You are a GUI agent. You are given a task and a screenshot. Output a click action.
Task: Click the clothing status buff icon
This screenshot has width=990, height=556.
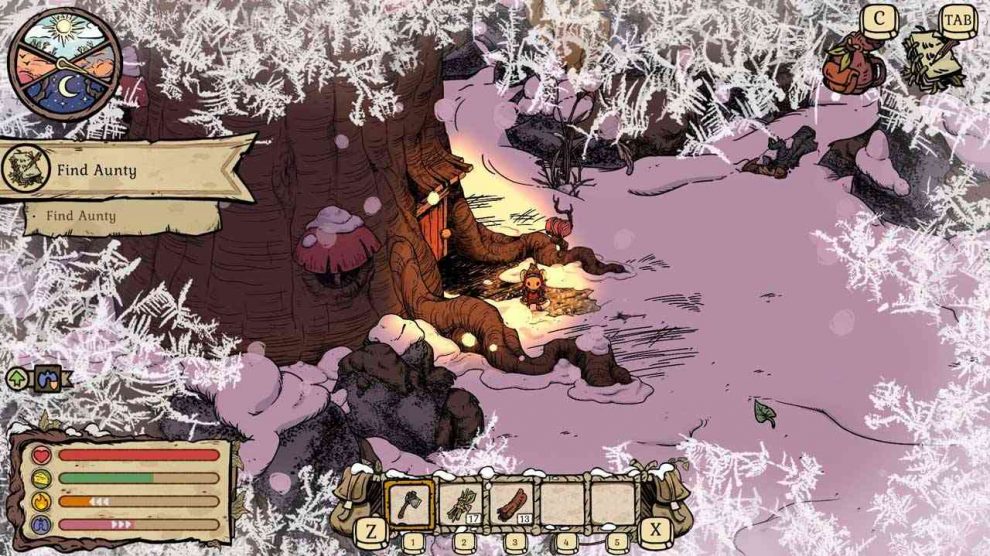pos(47,379)
